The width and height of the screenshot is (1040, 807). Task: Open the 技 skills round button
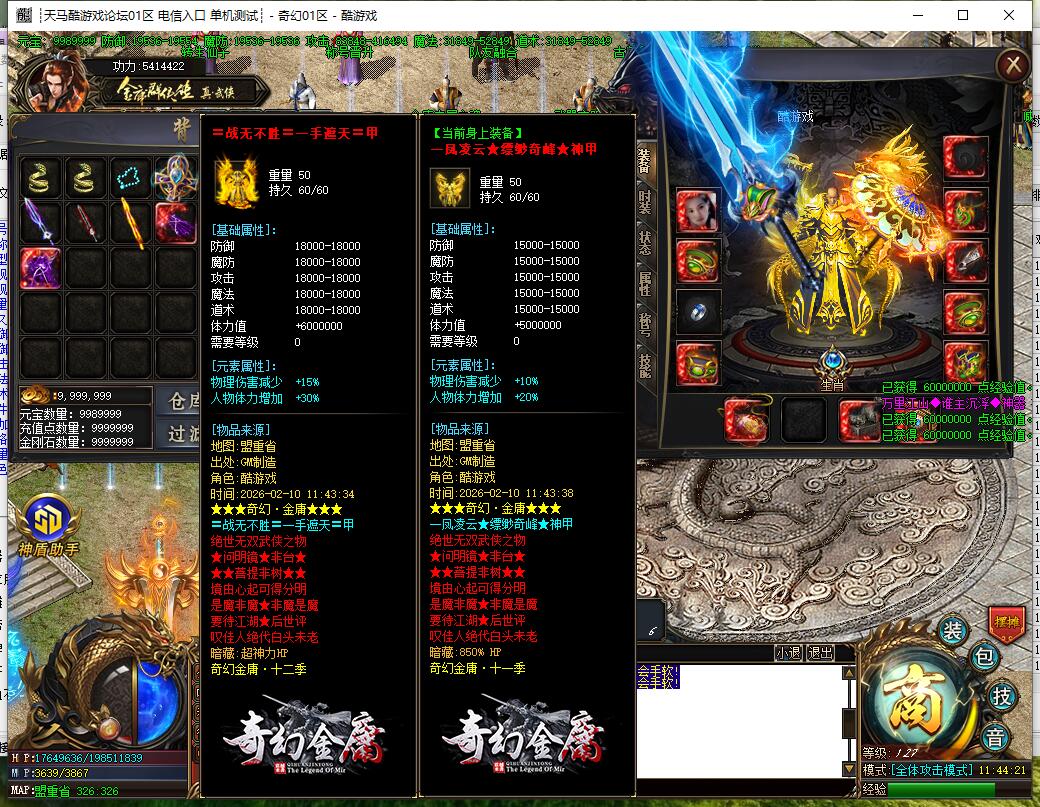1000,696
